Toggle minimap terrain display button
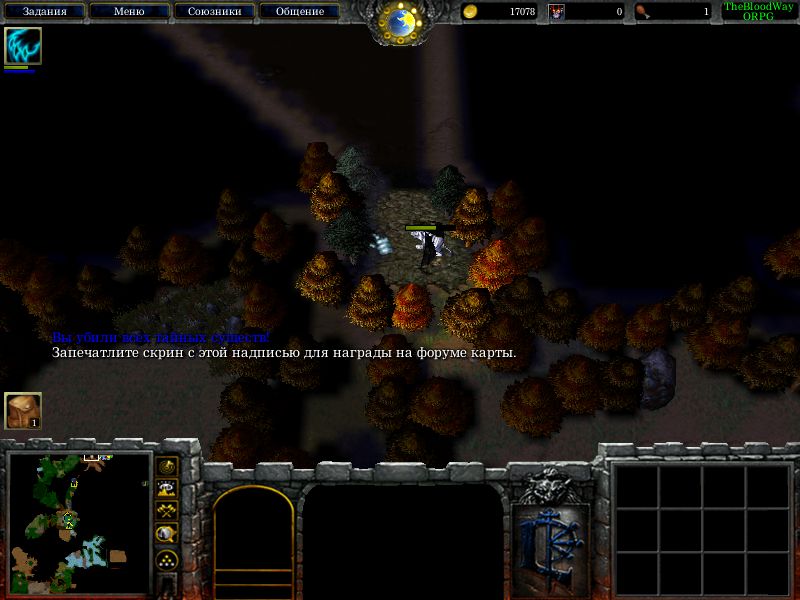The height and width of the screenshot is (600, 800). coord(168,488)
